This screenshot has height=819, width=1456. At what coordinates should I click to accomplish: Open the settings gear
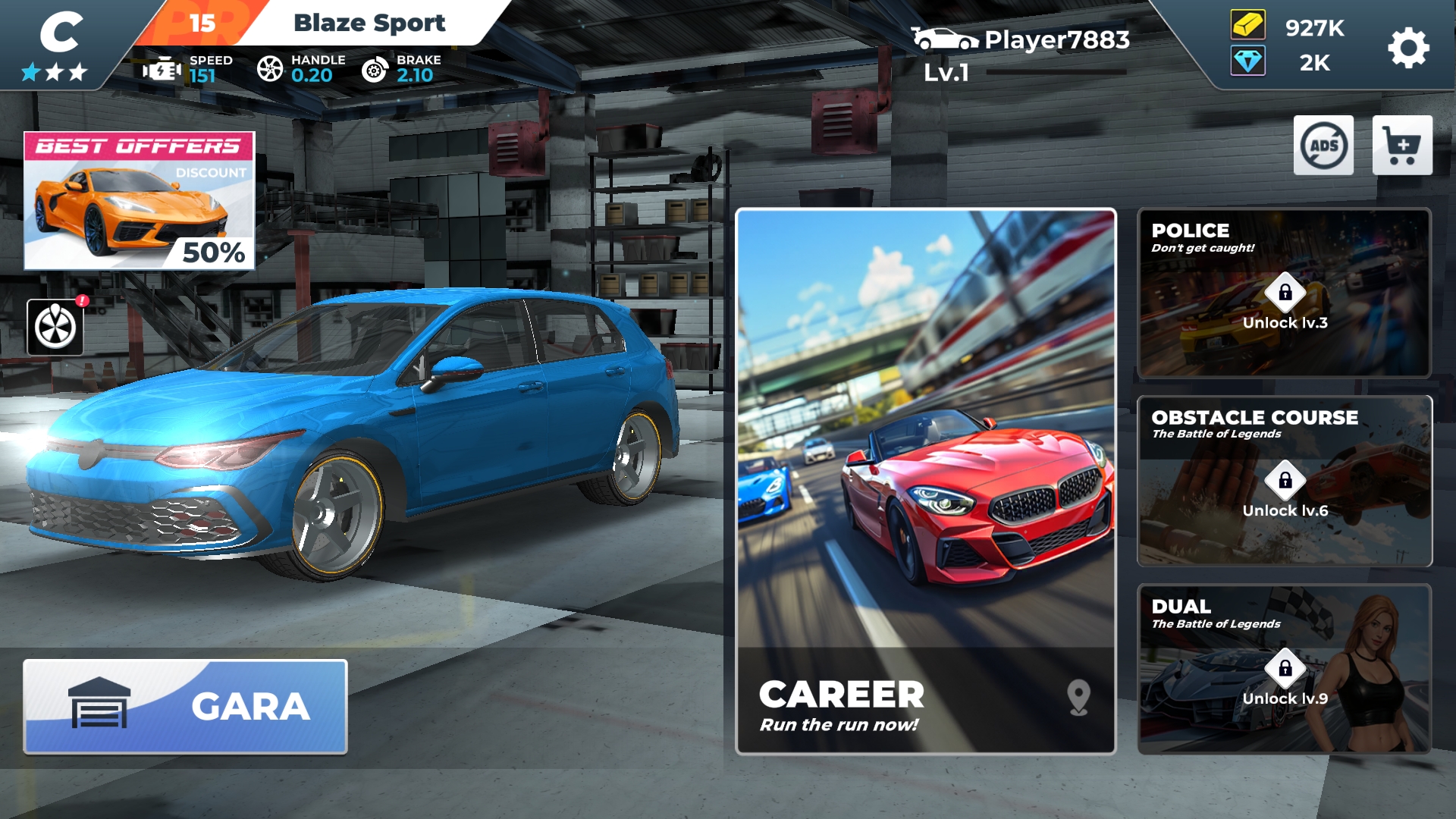[1408, 48]
